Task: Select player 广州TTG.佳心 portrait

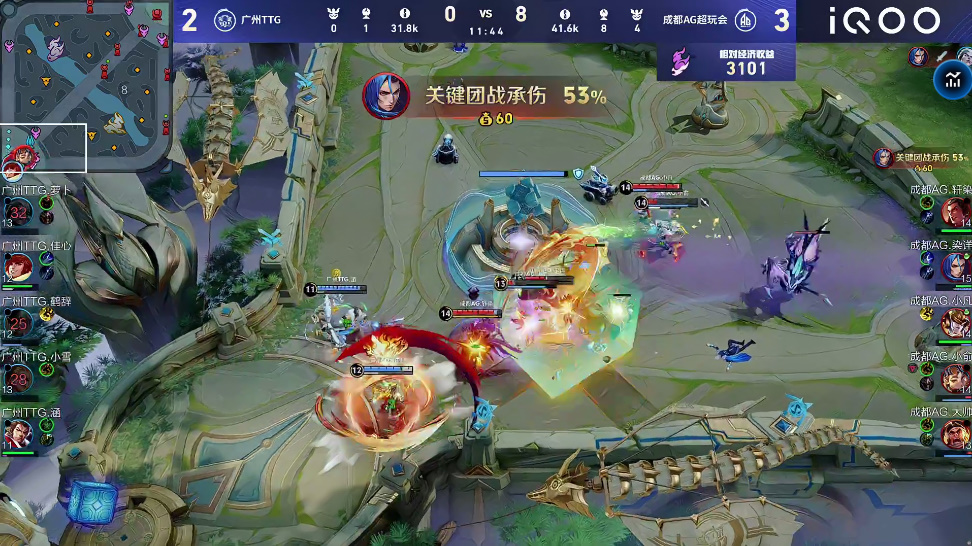Action: [18, 267]
